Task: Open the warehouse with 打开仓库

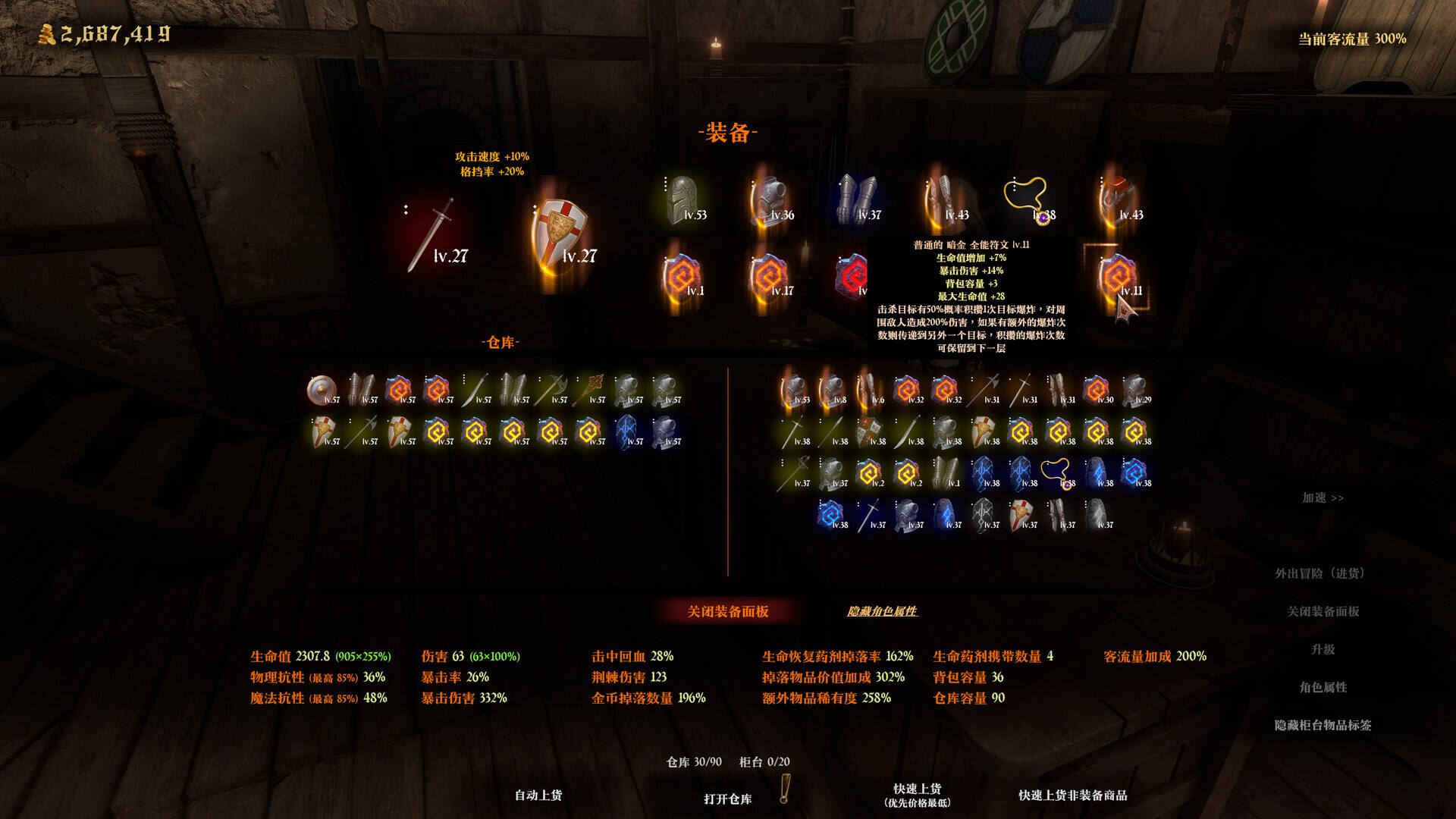Action: click(x=727, y=799)
